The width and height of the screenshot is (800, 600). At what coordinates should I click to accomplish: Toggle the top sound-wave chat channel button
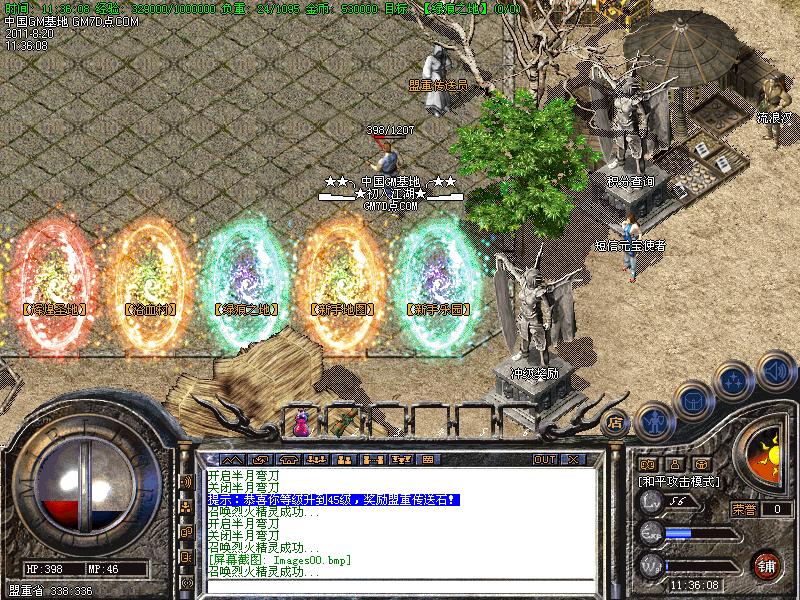(x=186, y=482)
